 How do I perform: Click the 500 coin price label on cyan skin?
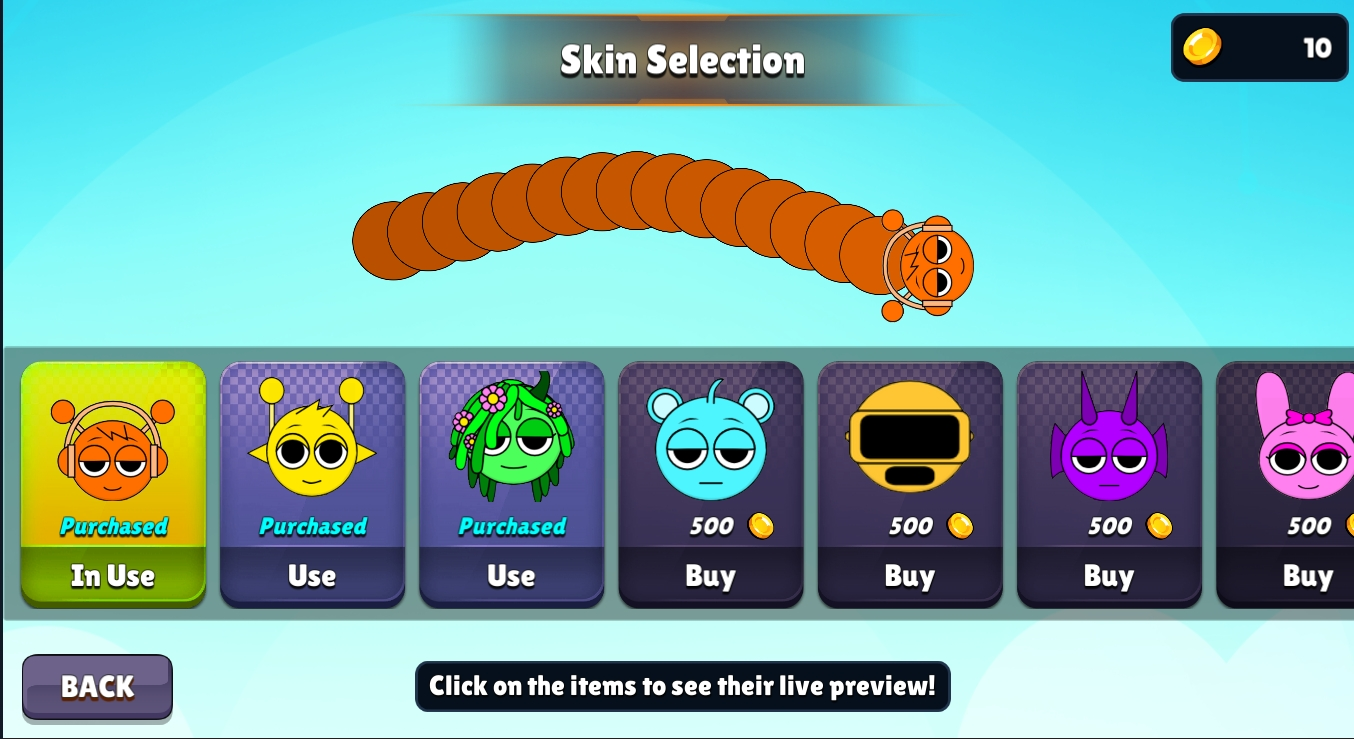tap(710, 526)
